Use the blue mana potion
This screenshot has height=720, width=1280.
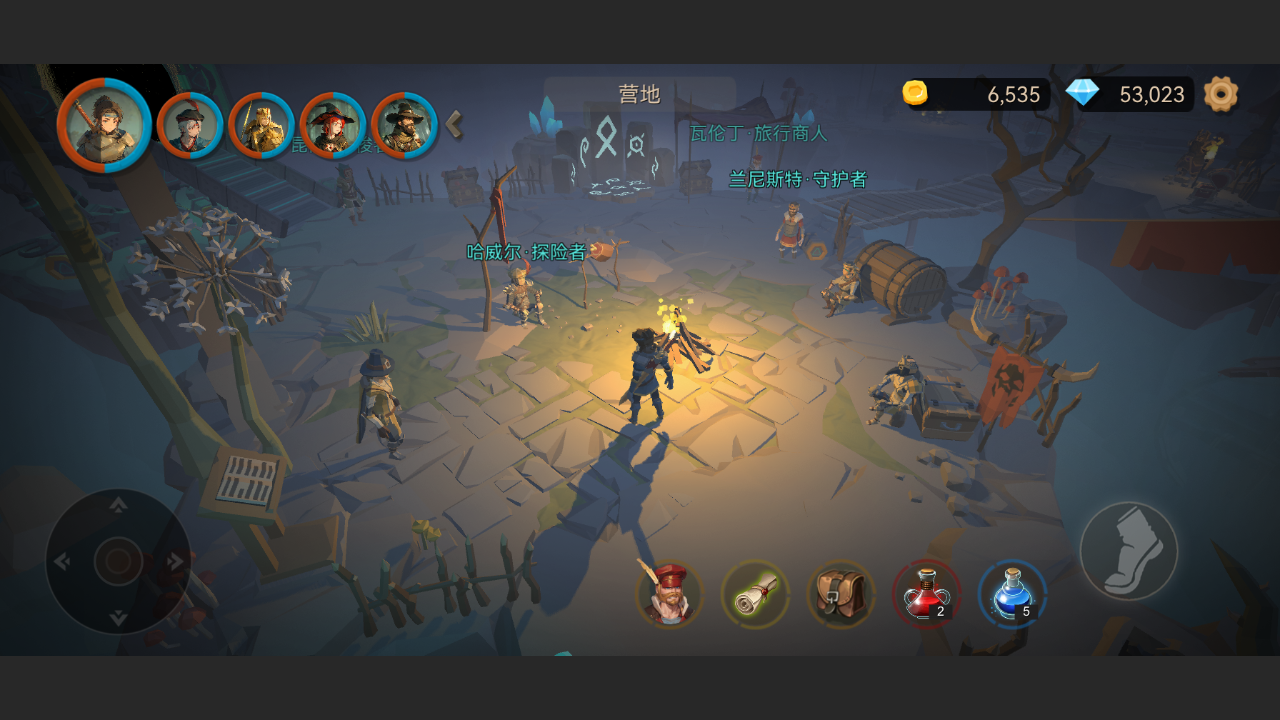(1012, 595)
